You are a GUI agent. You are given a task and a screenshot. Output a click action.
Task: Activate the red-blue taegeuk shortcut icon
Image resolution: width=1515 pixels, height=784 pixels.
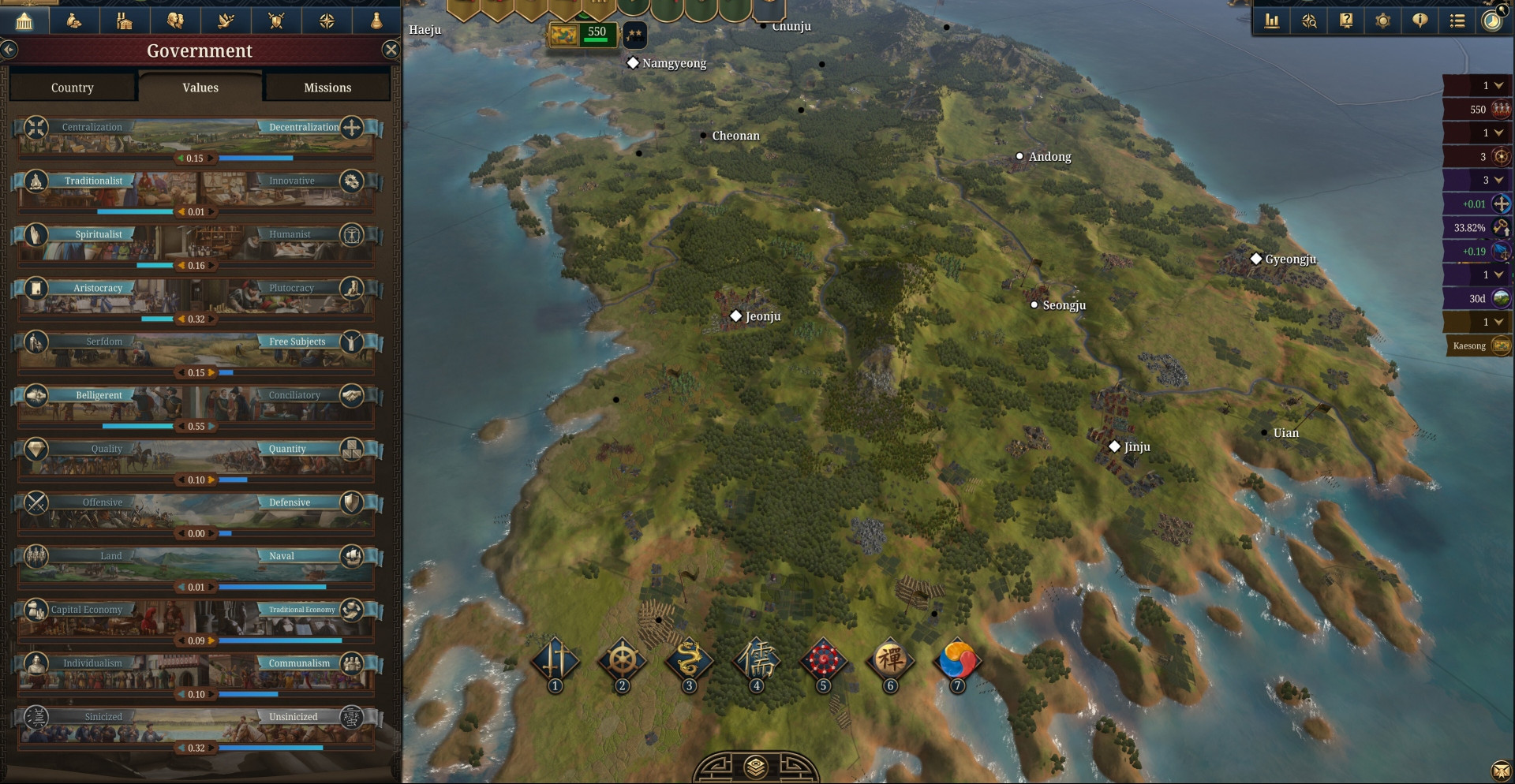pyautogui.click(x=957, y=659)
